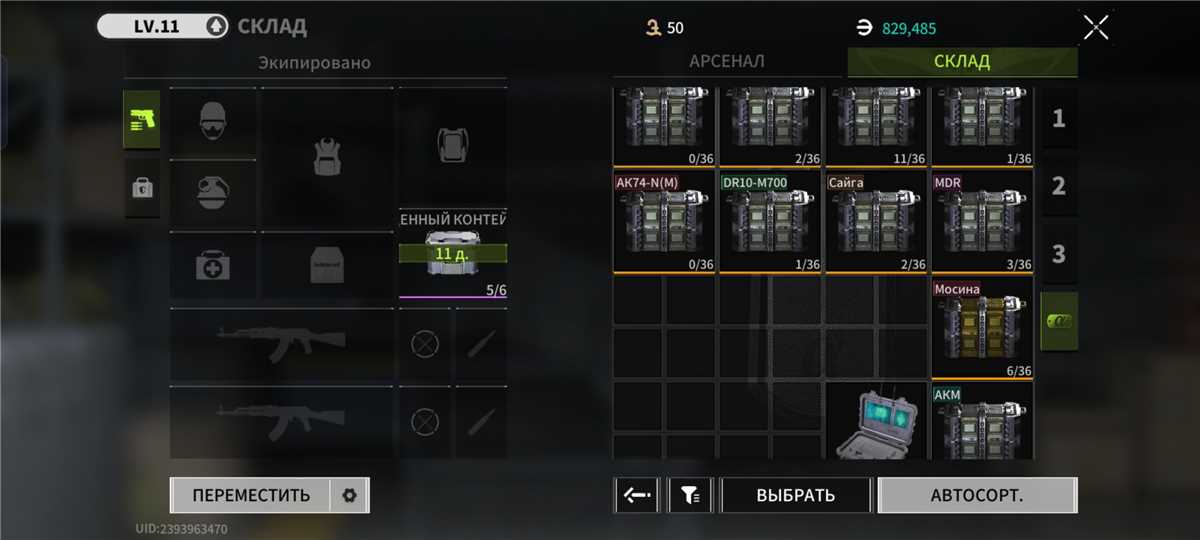Close the warehouse screen with the X
Image resolution: width=1200 pixels, height=540 pixels.
pyautogui.click(x=1096, y=27)
